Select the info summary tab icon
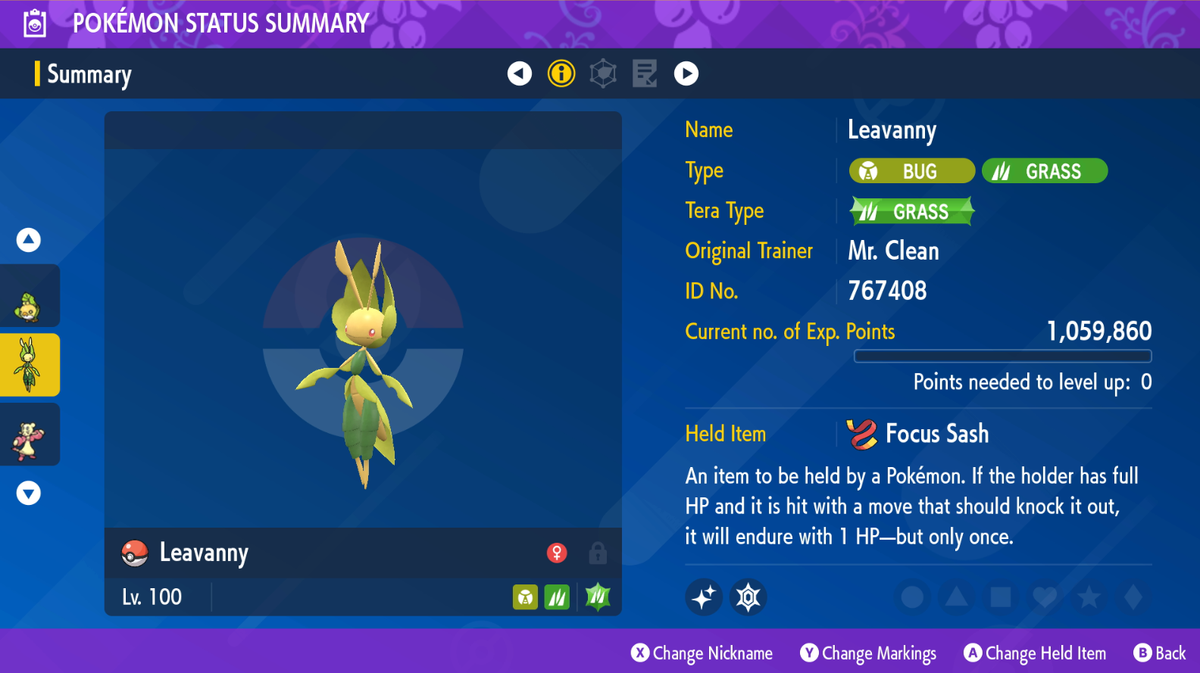The image size is (1200, 673). (561, 73)
